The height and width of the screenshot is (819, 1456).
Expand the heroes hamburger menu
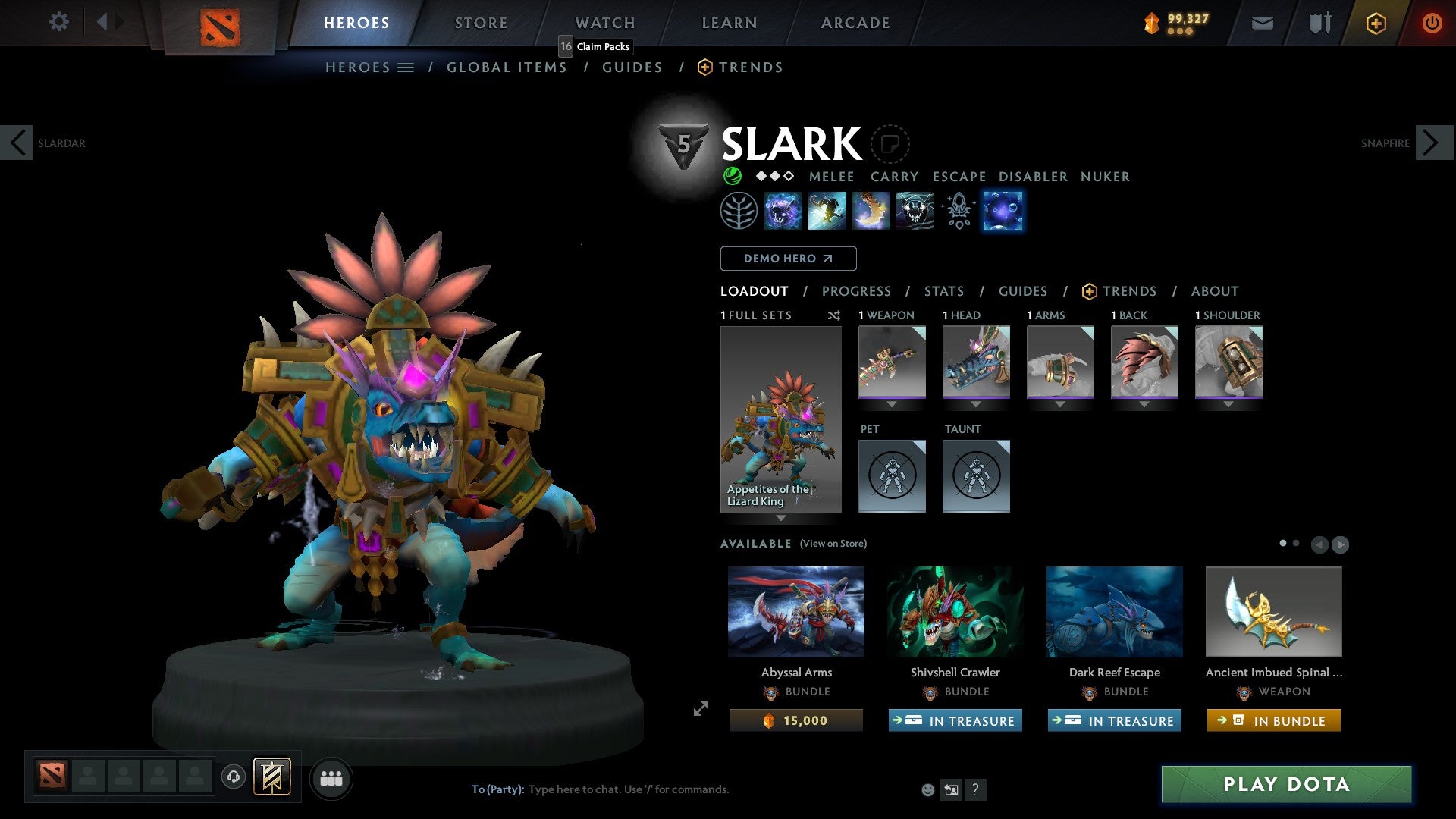[406, 67]
